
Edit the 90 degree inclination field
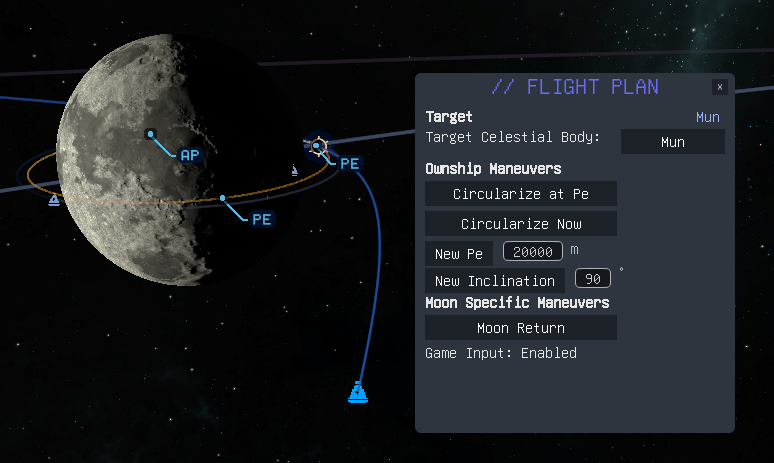tap(592, 279)
